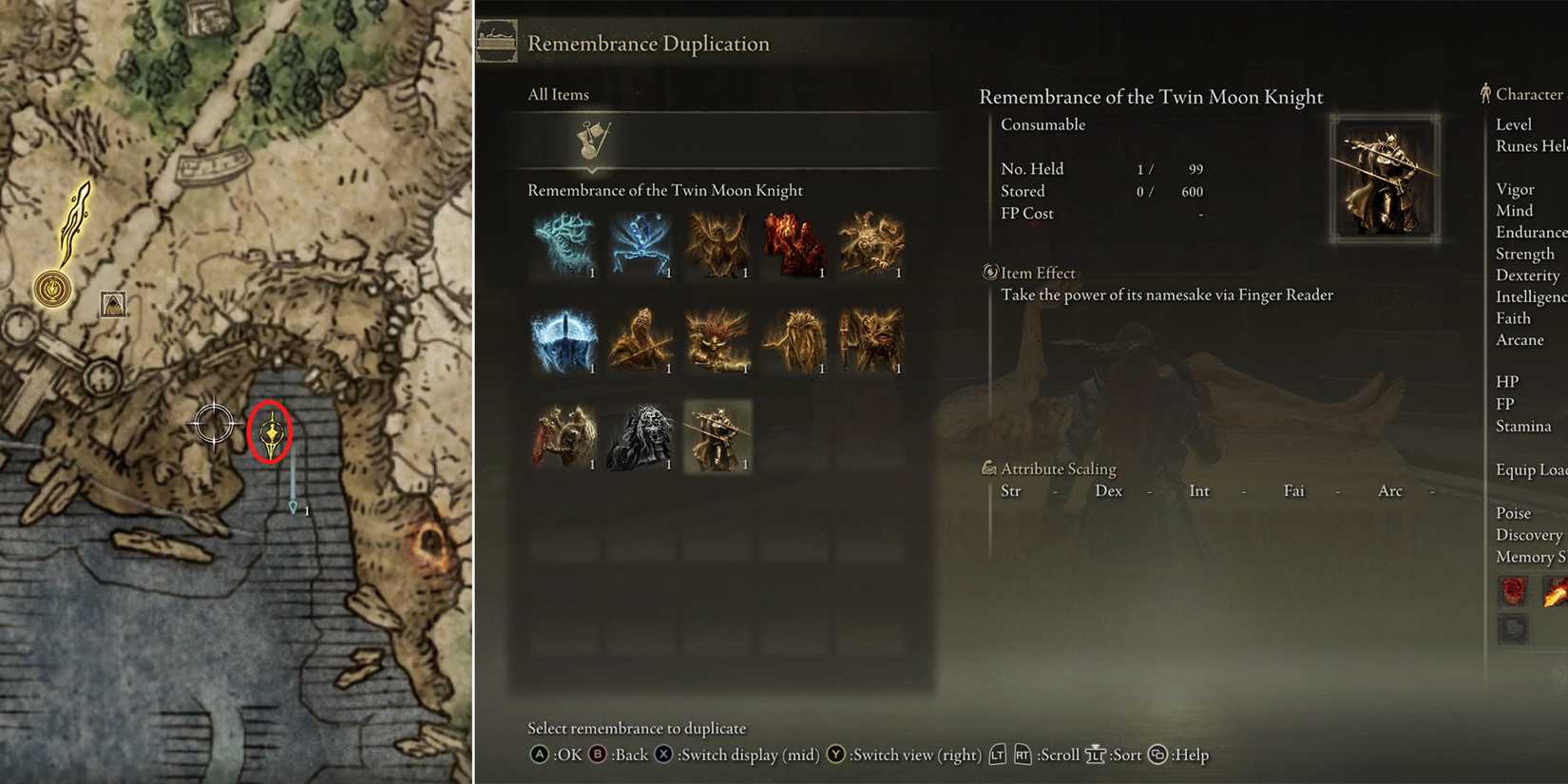Open the RT Scroll page control
The image size is (1568, 784).
coord(1023,755)
